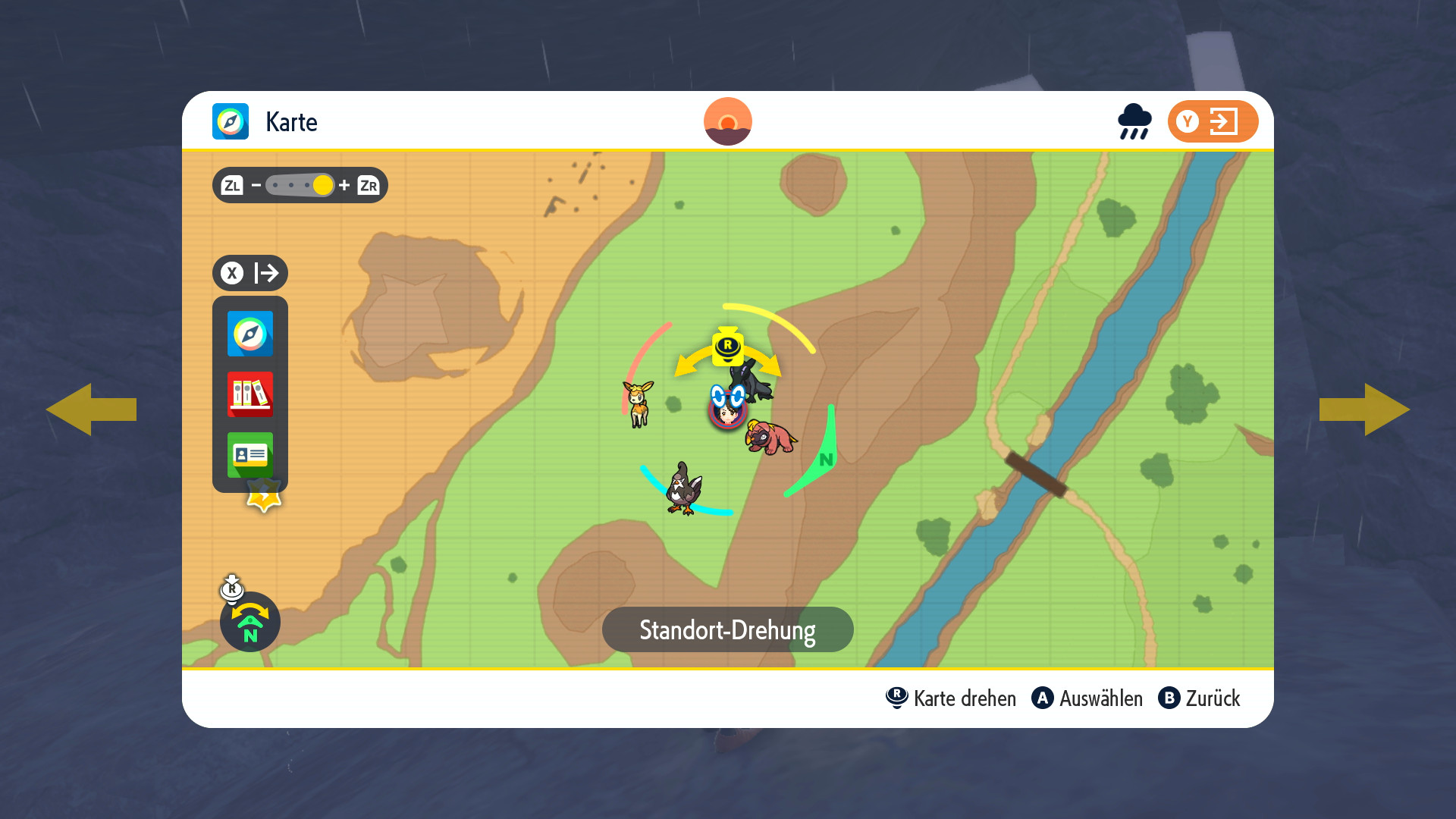Go to the previous screen with left arrow
The height and width of the screenshot is (819, 1456).
click(x=91, y=409)
